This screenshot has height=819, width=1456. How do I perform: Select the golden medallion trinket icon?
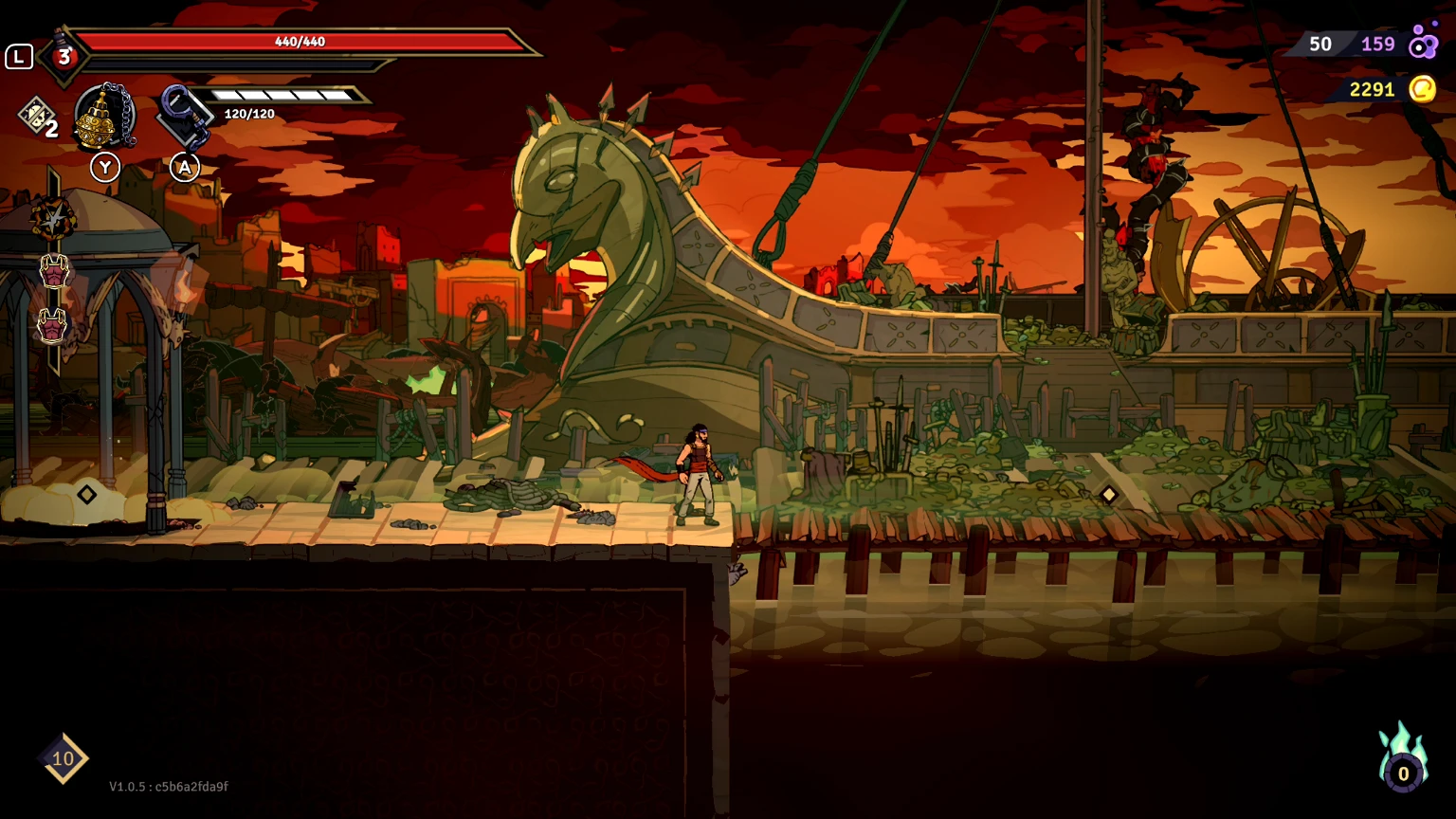pos(101,116)
